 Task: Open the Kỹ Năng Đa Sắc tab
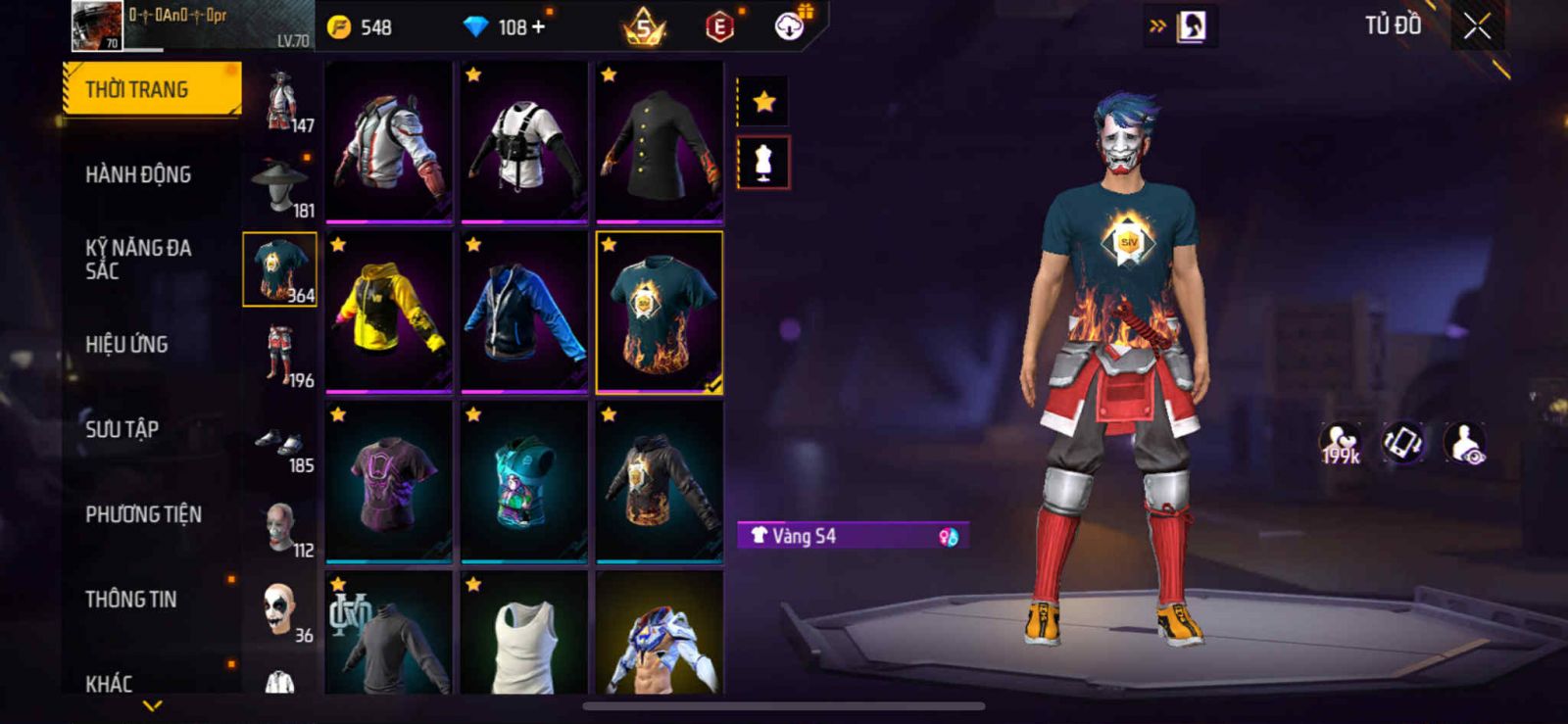138,260
